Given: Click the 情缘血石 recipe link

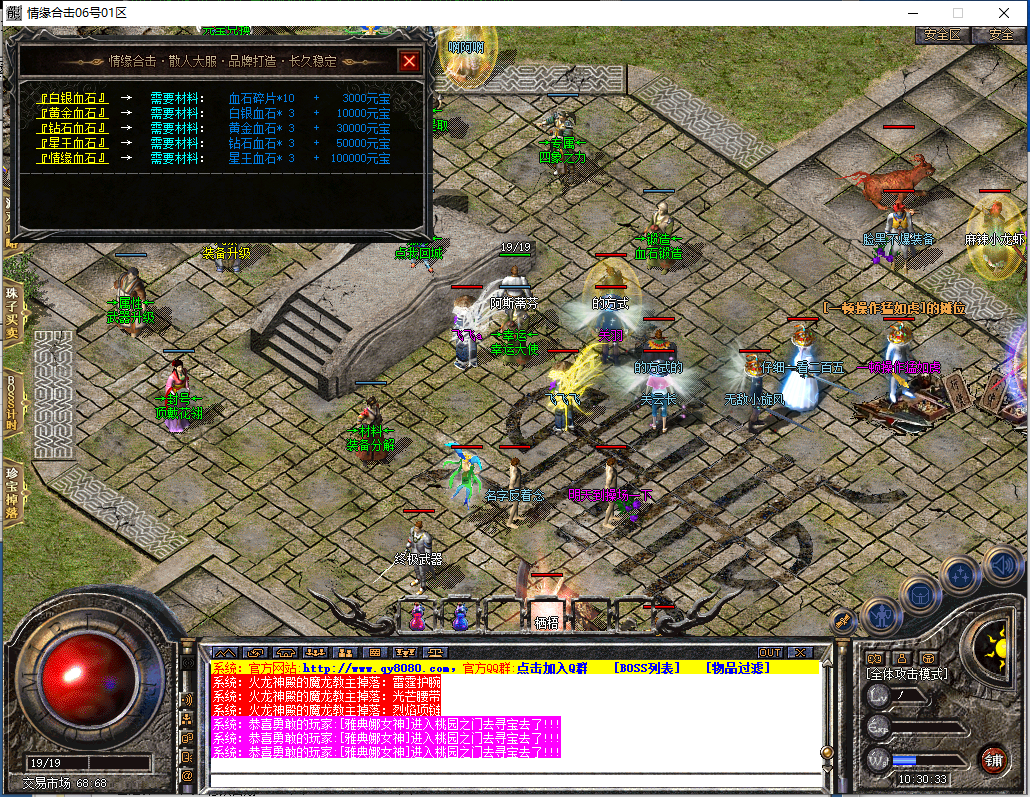Looking at the screenshot, I should click(73, 158).
